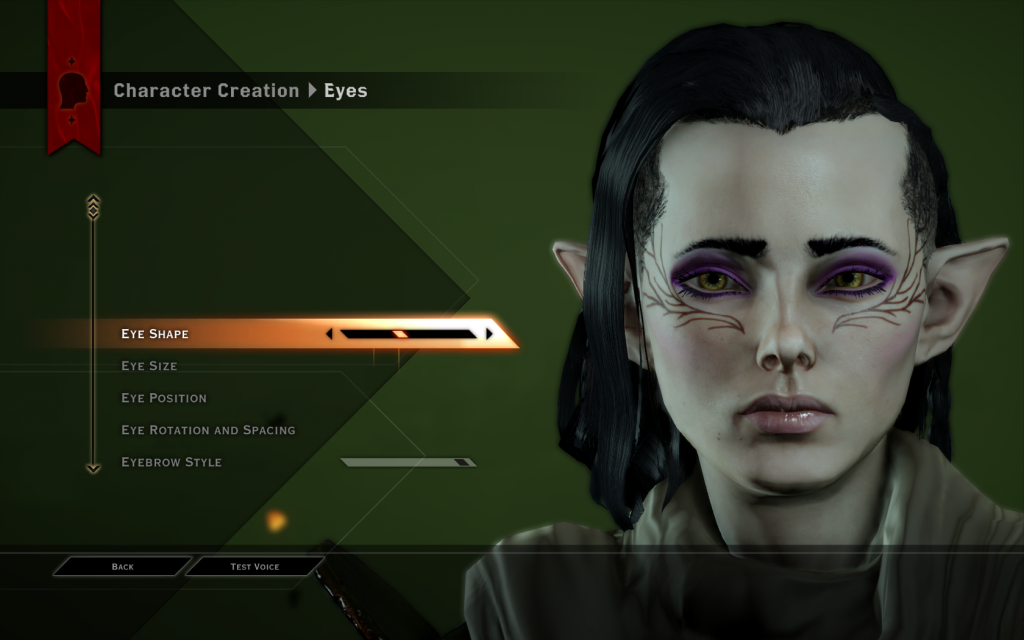Viewport: 1024px width, 640px height.
Task: Select Eye Rotation and Spacing
Action: [208, 430]
